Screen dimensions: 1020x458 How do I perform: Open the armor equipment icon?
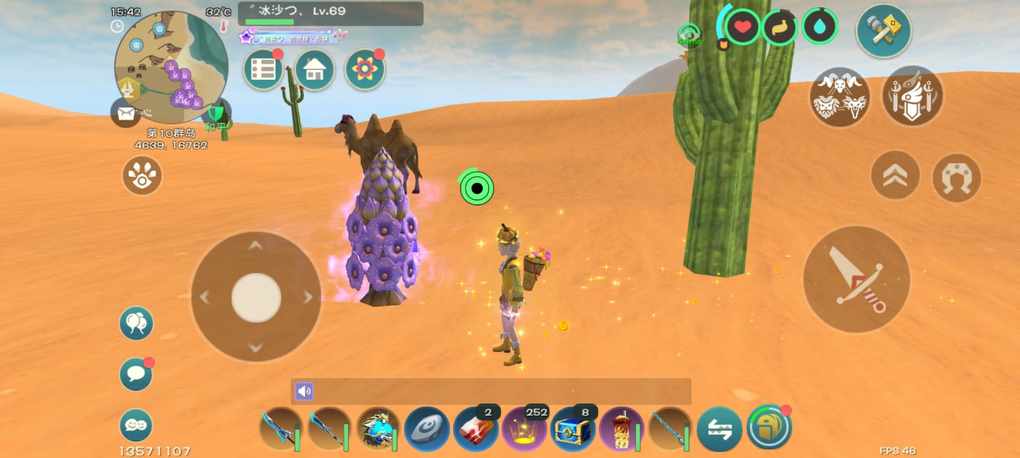click(912, 97)
